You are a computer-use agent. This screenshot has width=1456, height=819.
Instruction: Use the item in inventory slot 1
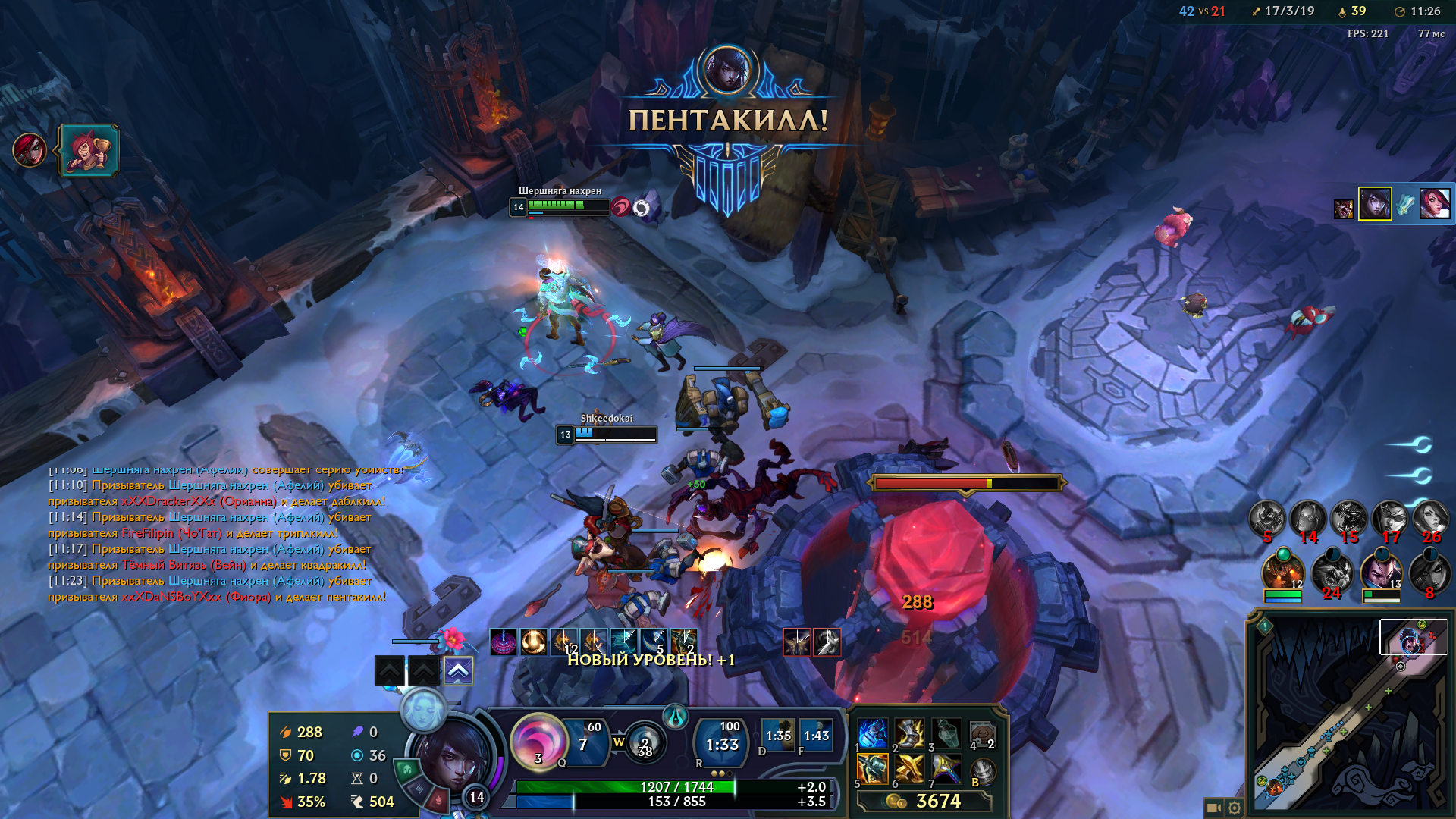872,734
